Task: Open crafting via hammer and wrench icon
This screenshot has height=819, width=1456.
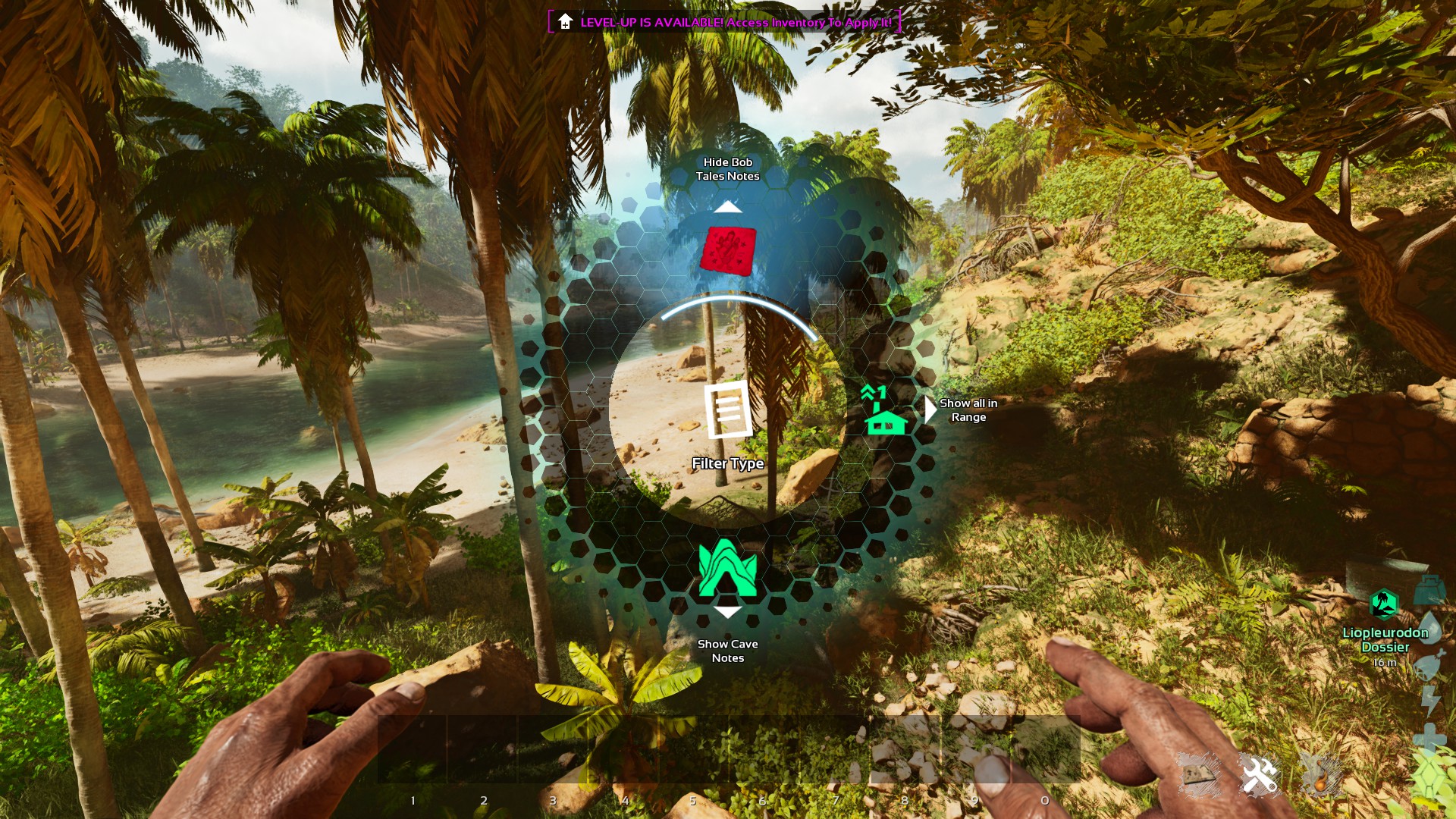Action: point(1259,774)
